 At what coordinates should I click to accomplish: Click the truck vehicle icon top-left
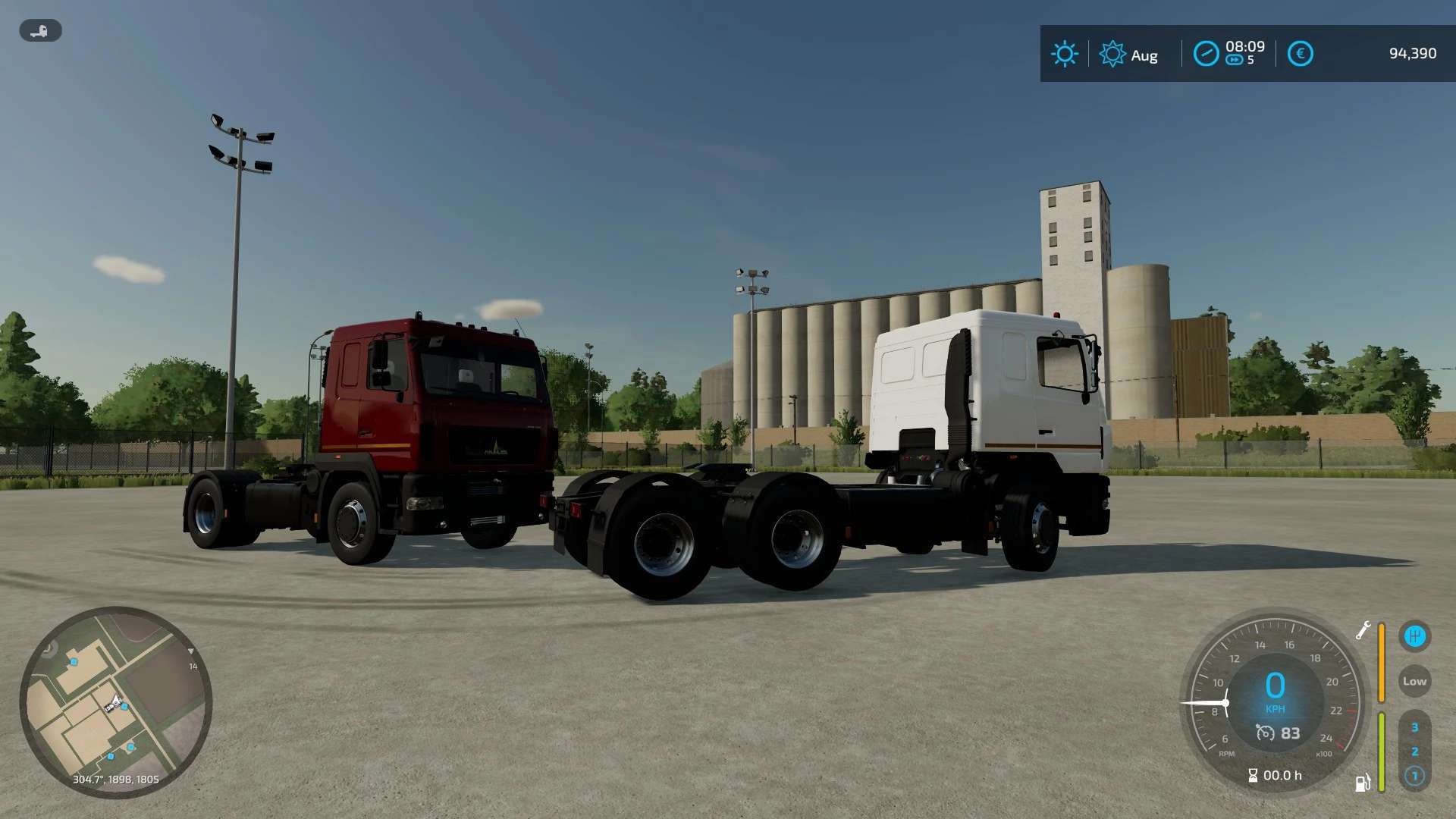[39, 31]
